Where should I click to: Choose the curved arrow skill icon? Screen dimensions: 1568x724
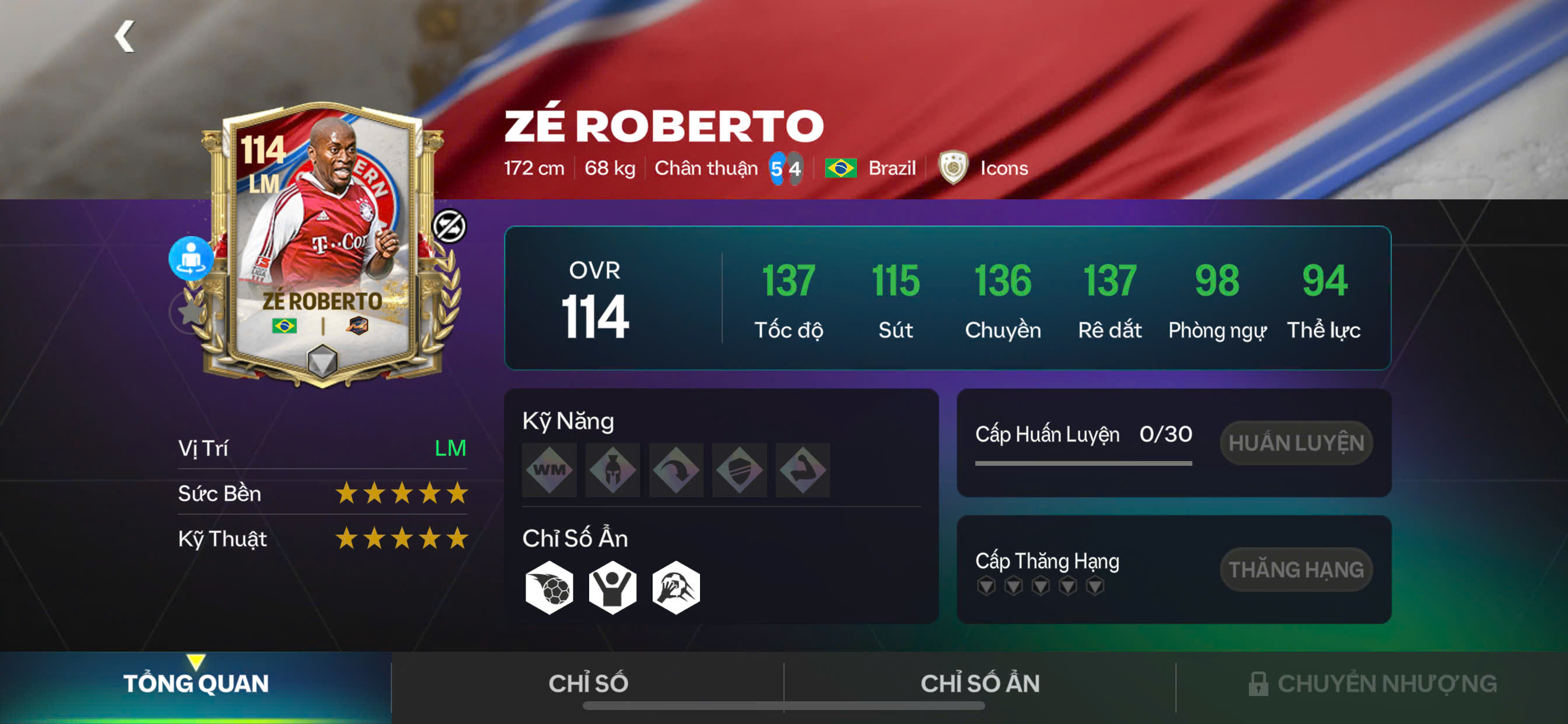click(x=675, y=470)
